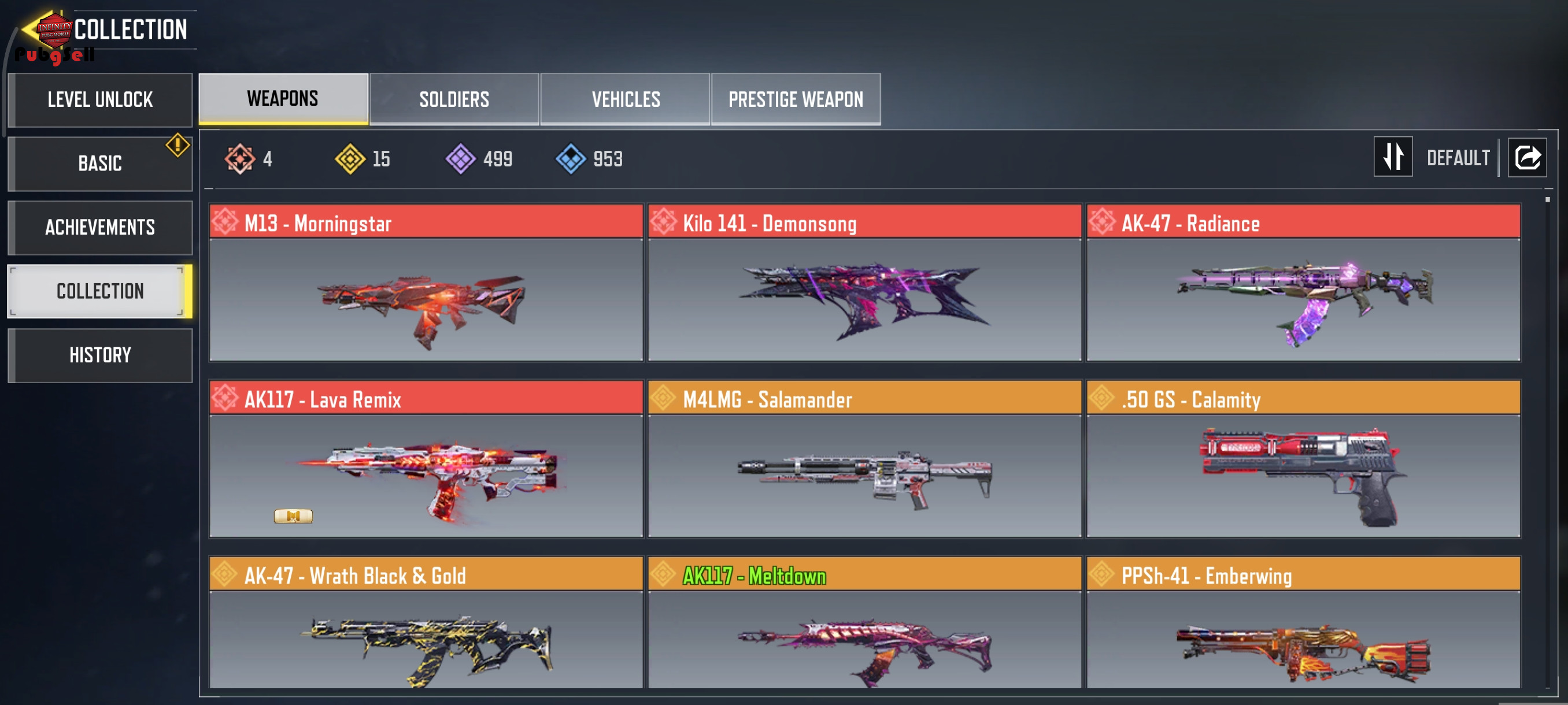Choose AK-47 - Wrath Black & Gold
Screen dimensions: 1568x705
[x=426, y=624]
